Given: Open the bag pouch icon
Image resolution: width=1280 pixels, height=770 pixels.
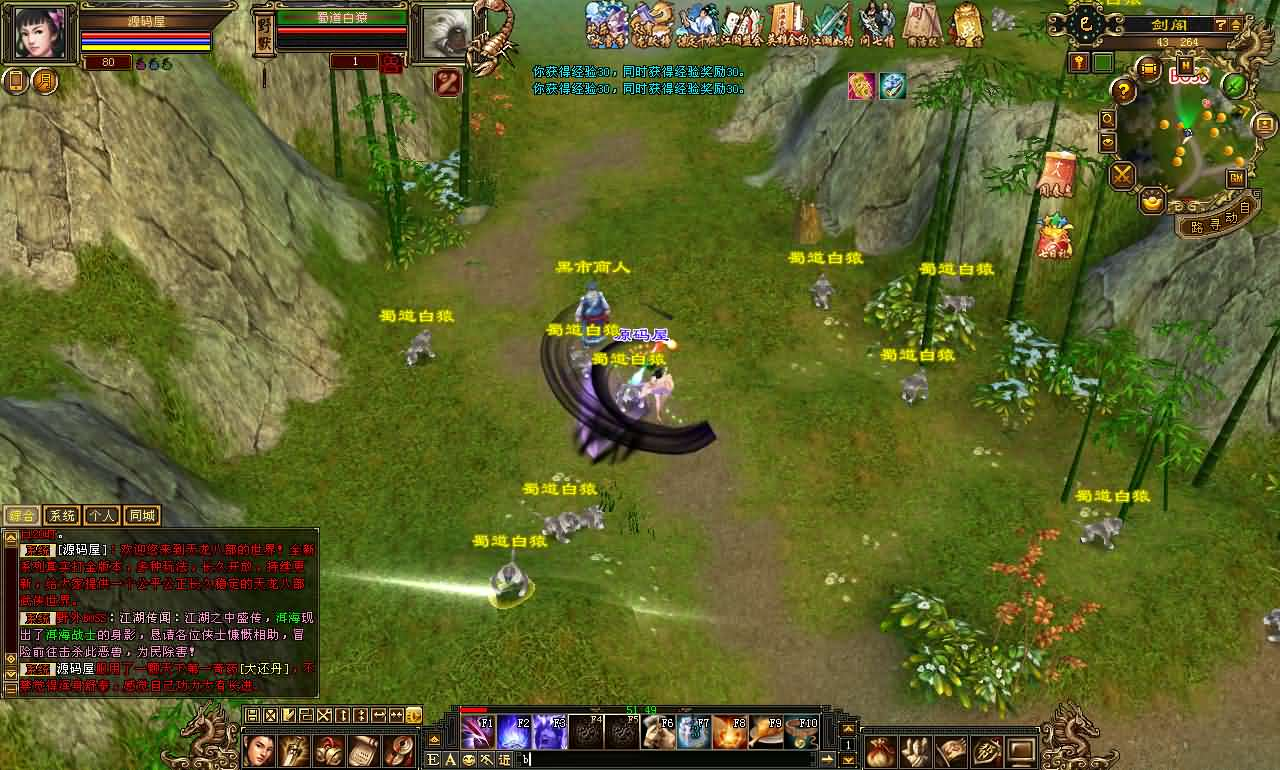Looking at the screenshot, I should (x=881, y=750).
